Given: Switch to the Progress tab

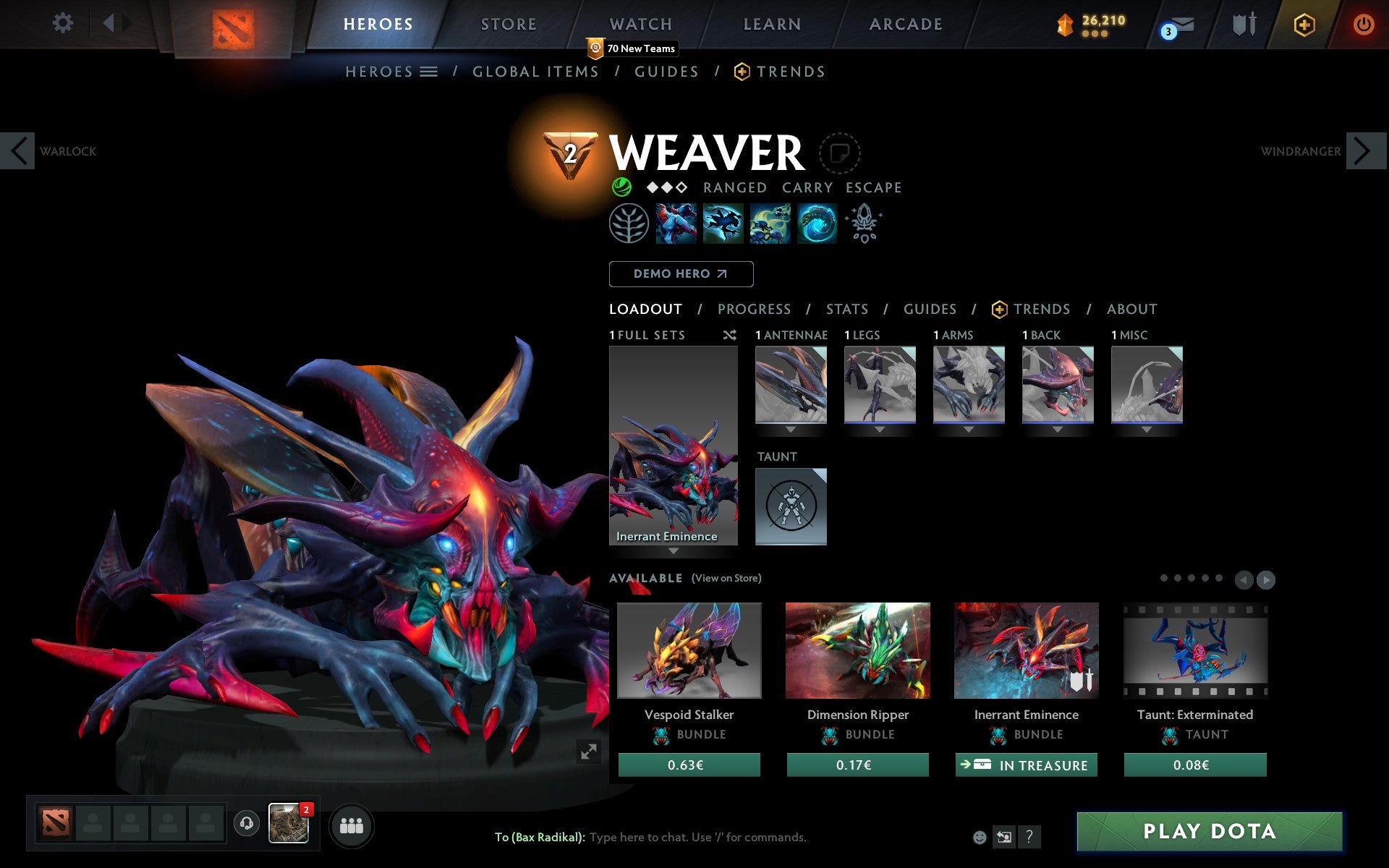Looking at the screenshot, I should tap(754, 309).
